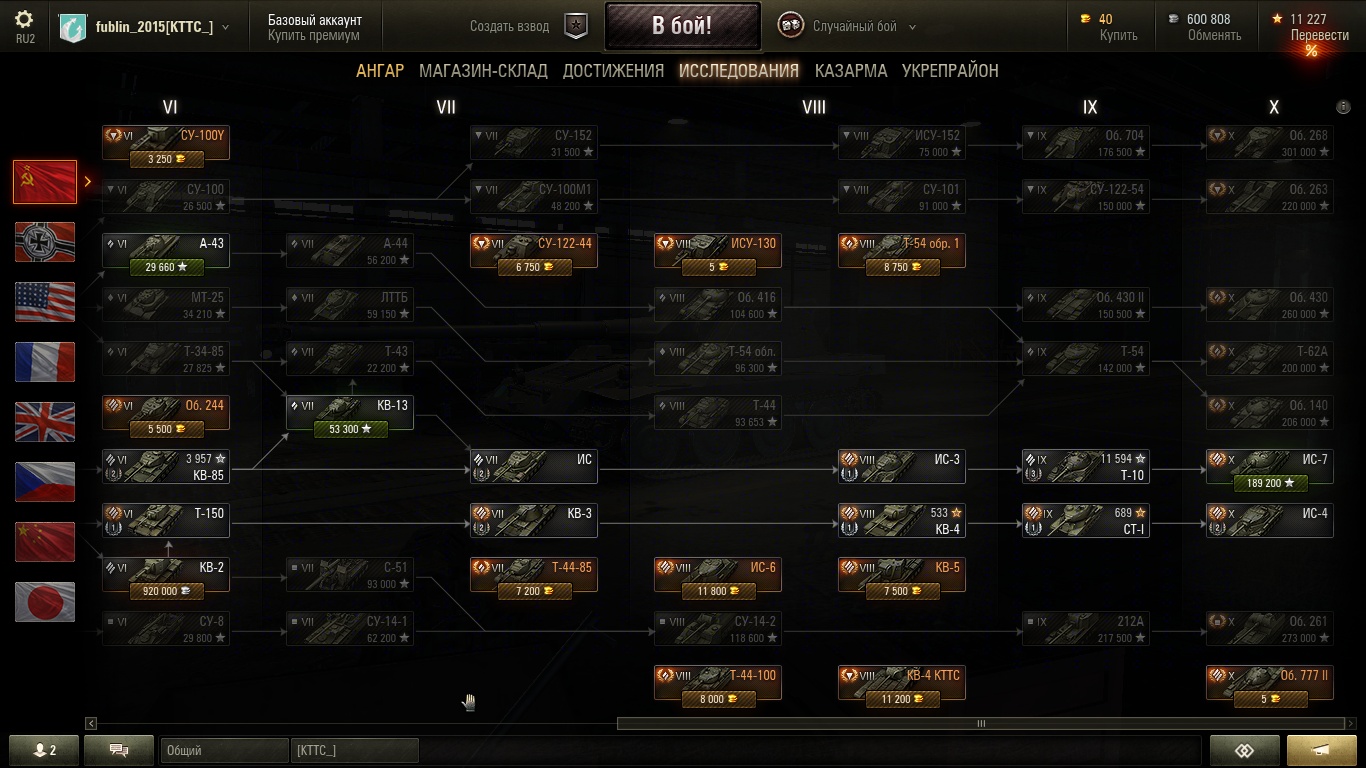Click Купить to buy gold
The height and width of the screenshot is (768, 1366).
(x=1118, y=35)
